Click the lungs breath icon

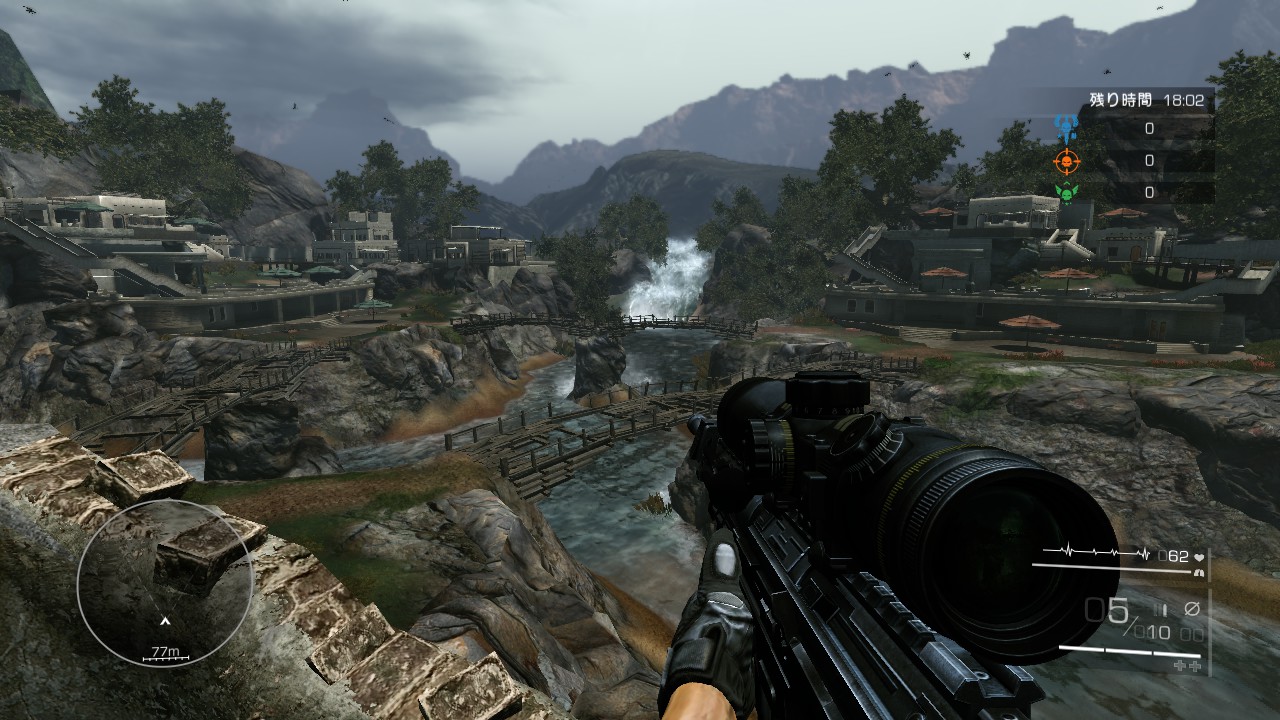(1198, 573)
